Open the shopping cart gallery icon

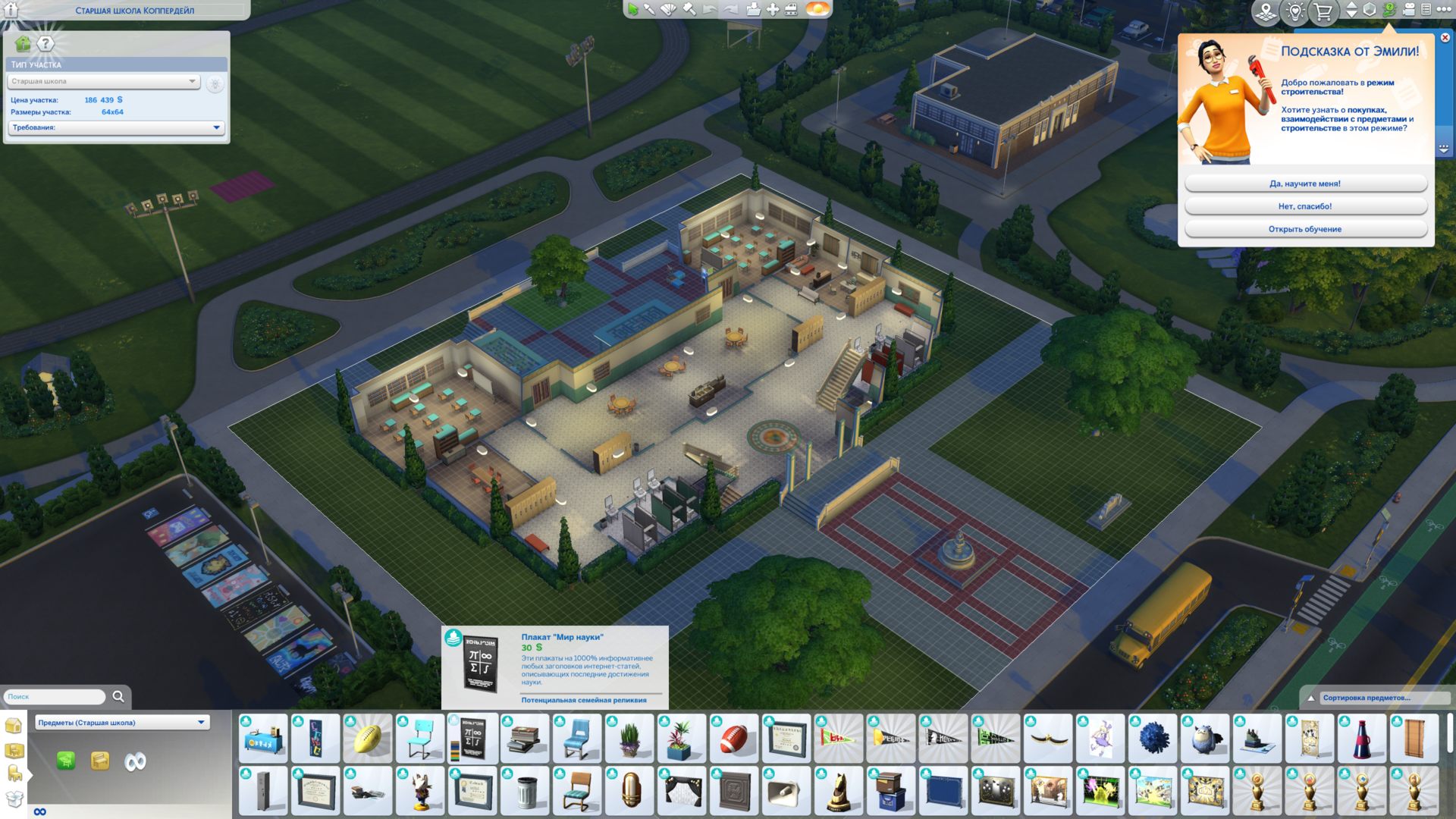[1323, 11]
